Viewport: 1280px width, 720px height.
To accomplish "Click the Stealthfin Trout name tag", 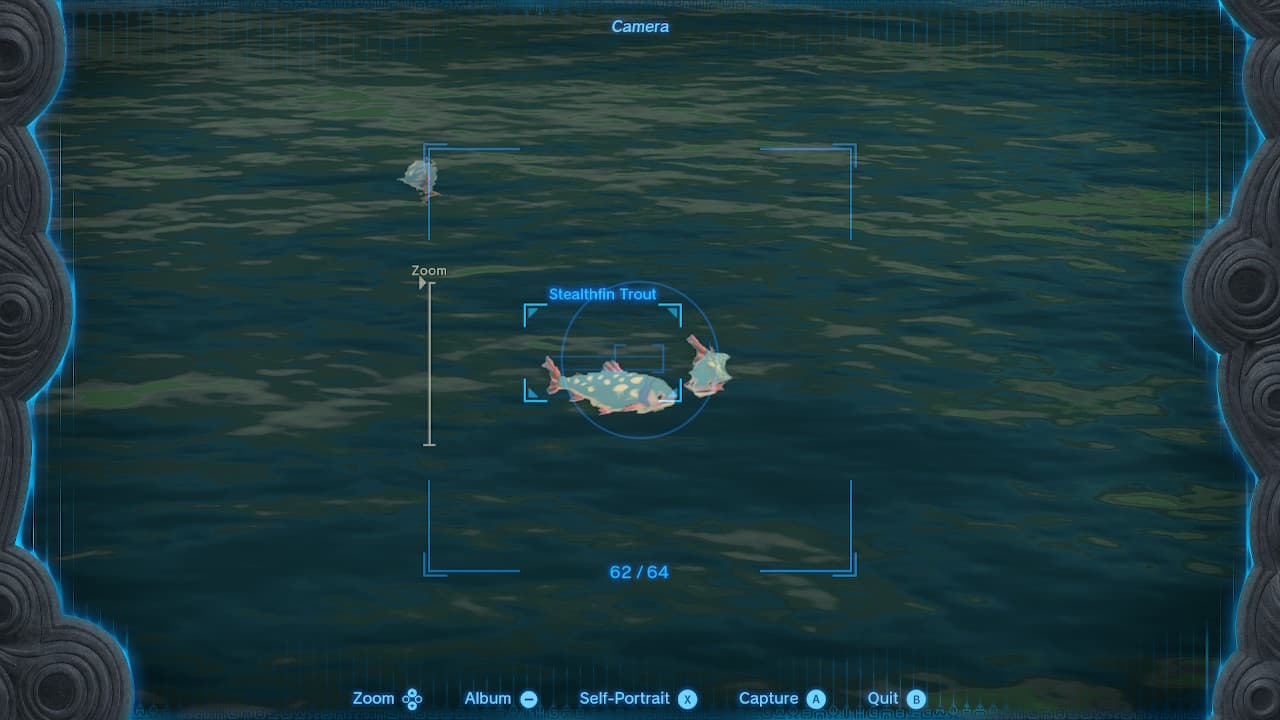I will coord(602,294).
